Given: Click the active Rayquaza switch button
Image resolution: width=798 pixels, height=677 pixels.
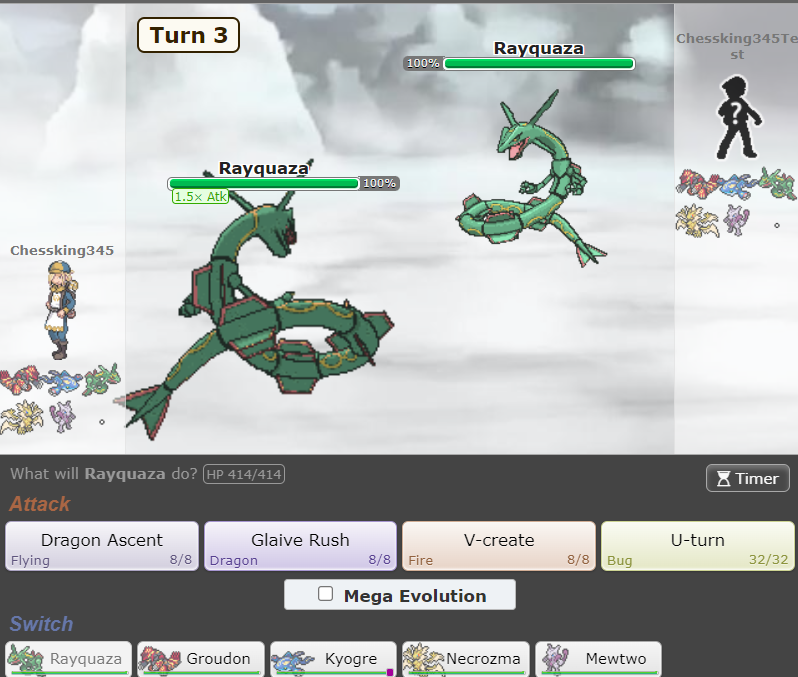Looking at the screenshot, I should coord(69,659).
